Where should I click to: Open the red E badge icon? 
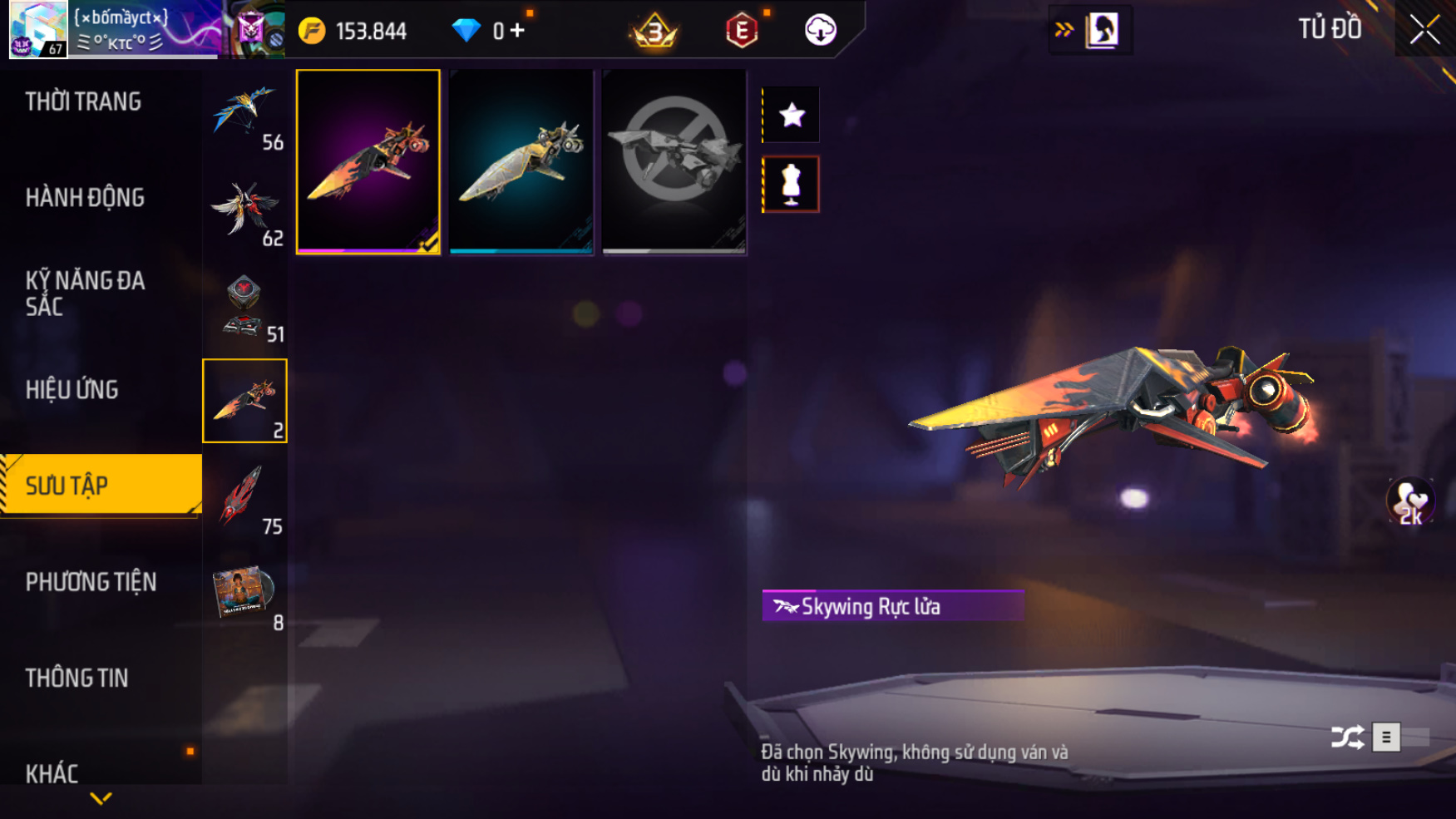pyautogui.click(x=741, y=32)
